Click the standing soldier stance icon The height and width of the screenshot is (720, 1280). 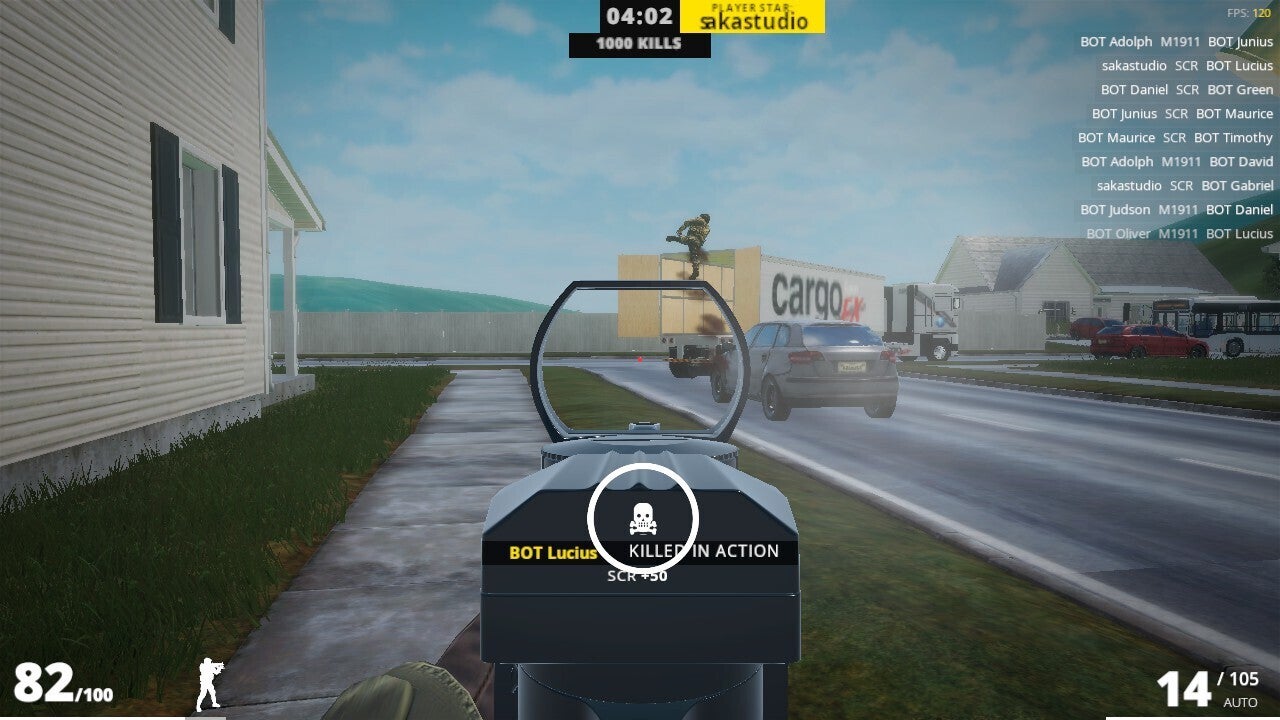tap(210, 684)
